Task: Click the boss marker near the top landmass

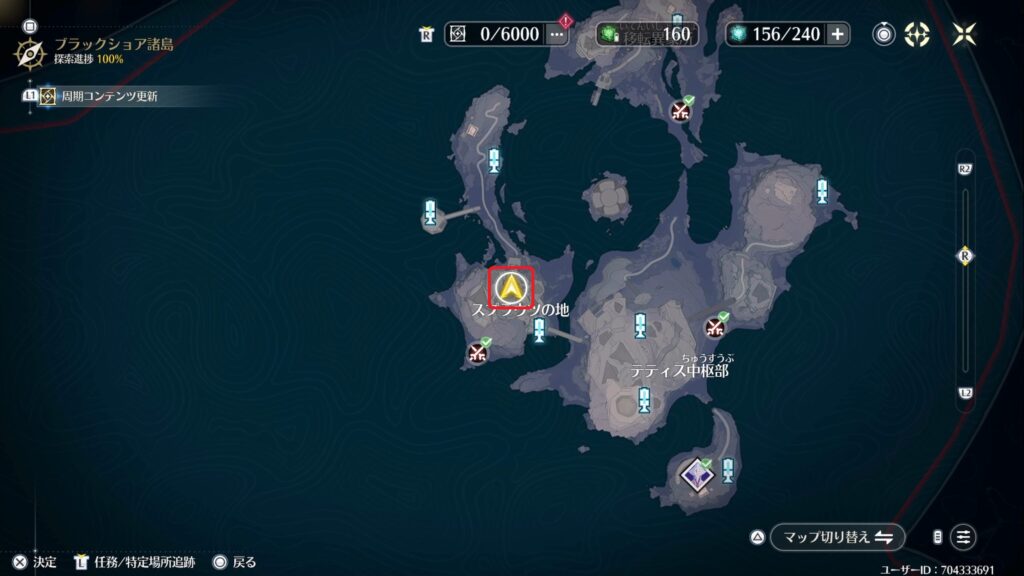Action: click(682, 110)
